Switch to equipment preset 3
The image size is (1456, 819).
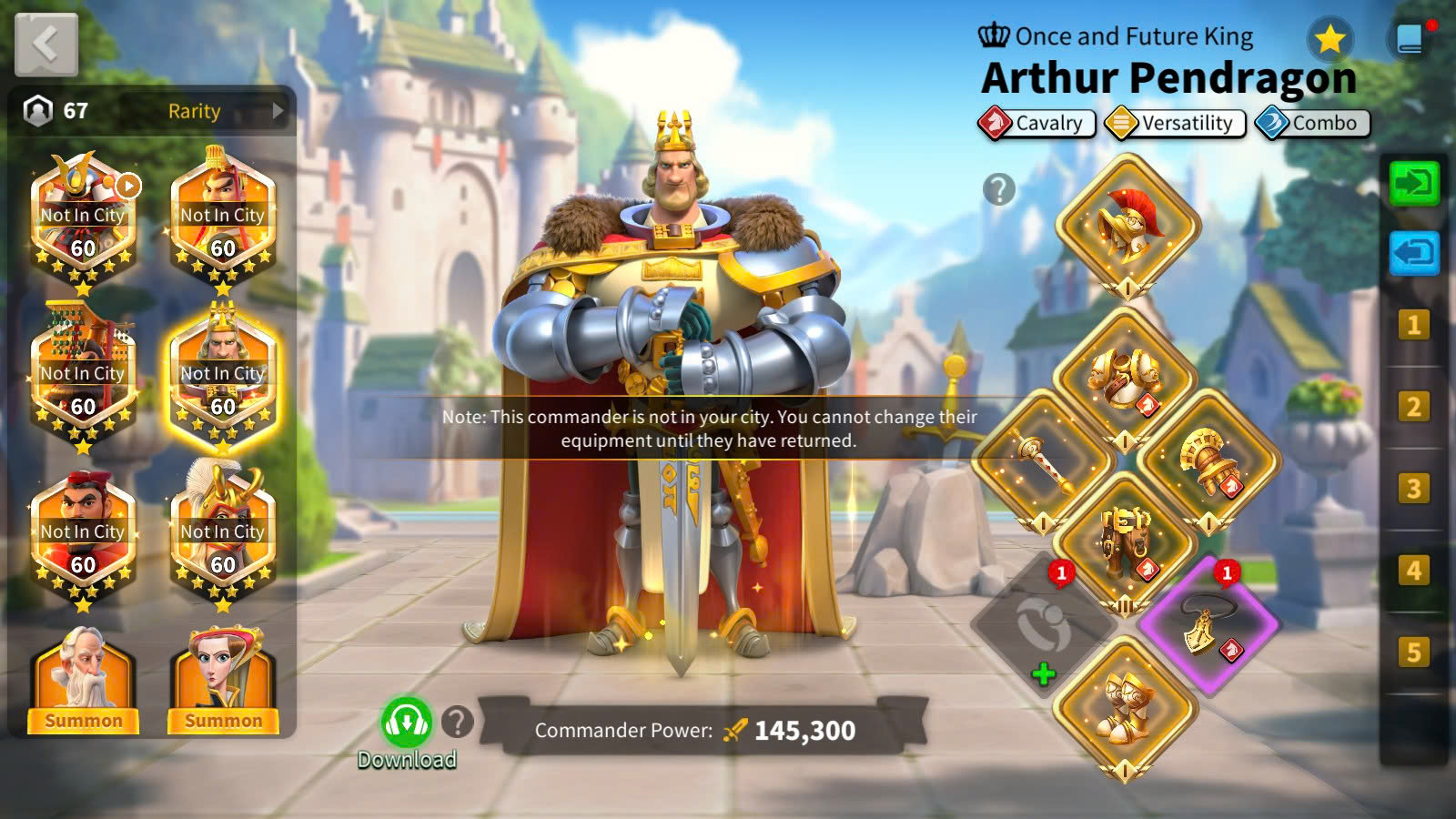pyautogui.click(x=1413, y=489)
